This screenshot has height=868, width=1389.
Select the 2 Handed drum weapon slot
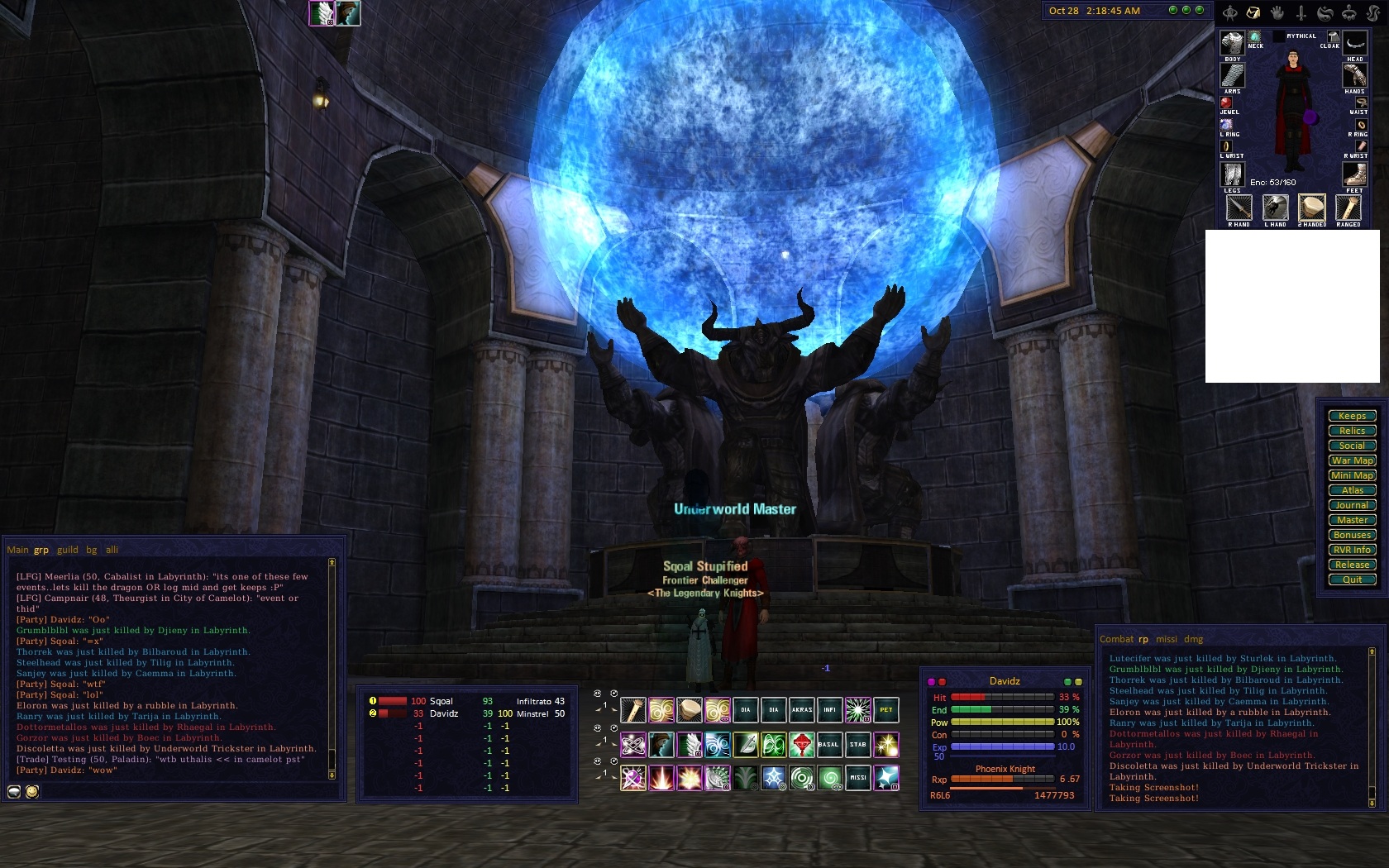pyautogui.click(x=1312, y=207)
